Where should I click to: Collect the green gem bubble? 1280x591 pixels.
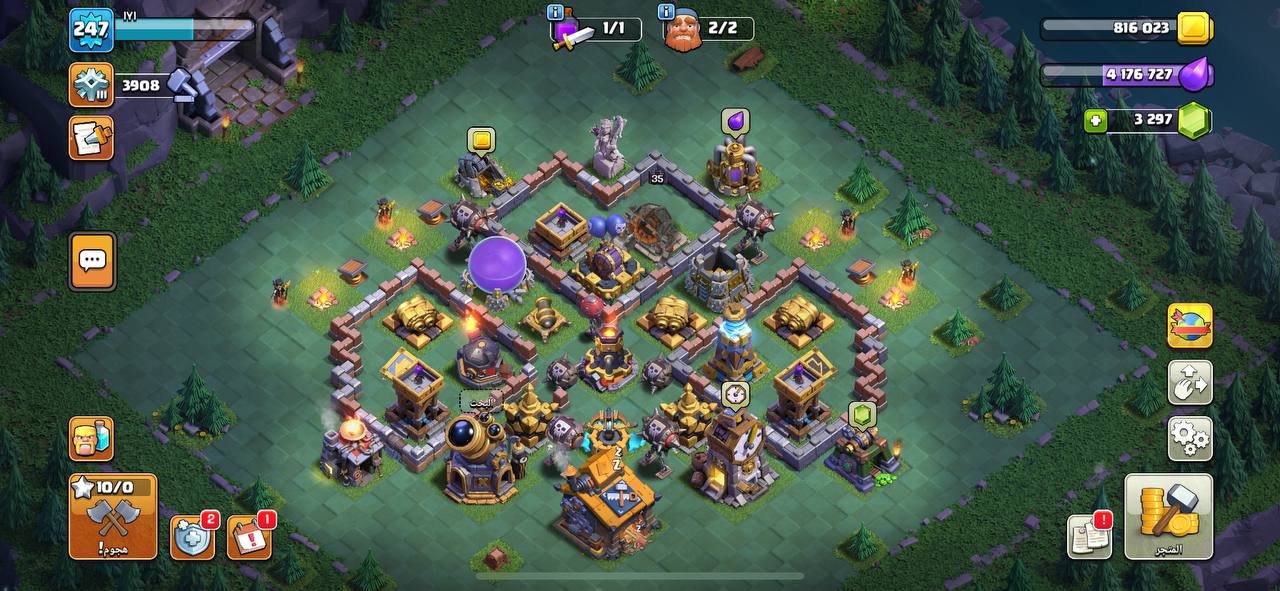[862, 415]
